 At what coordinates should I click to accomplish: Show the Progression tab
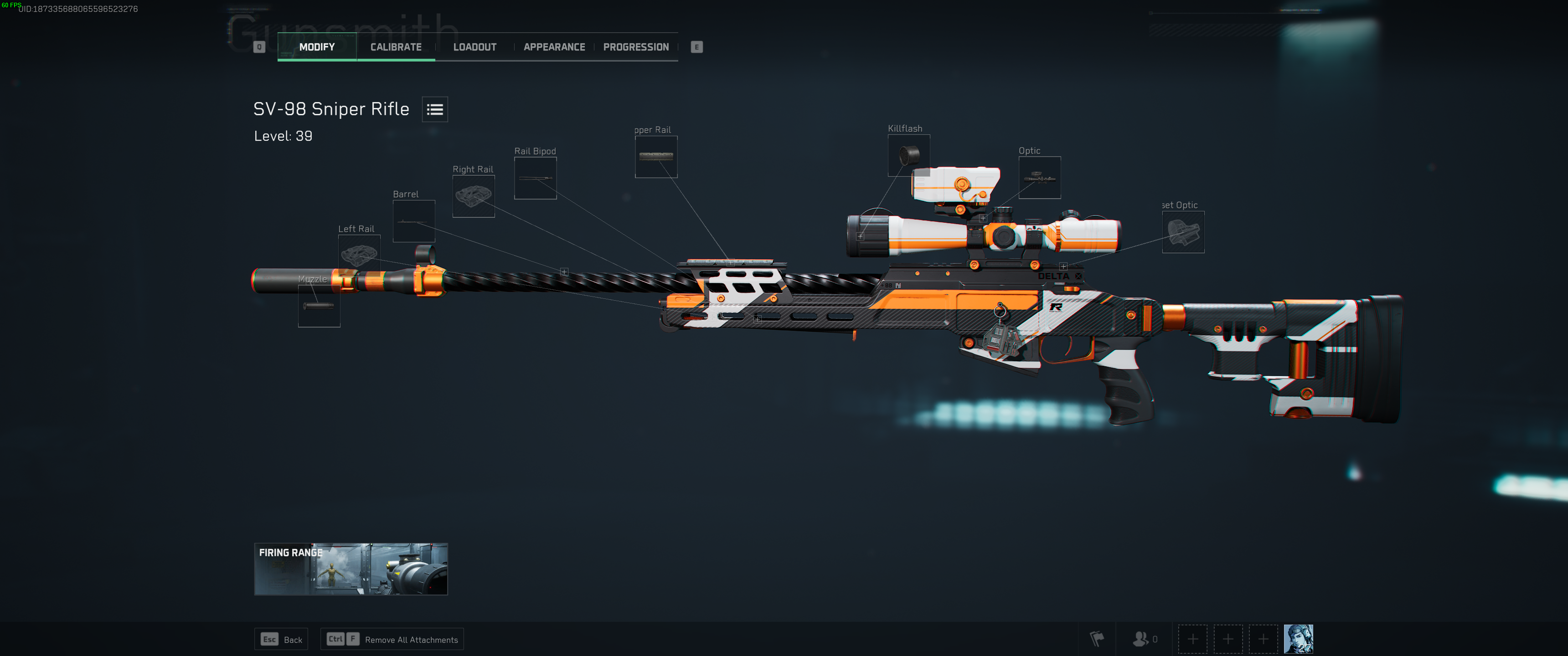click(x=635, y=47)
